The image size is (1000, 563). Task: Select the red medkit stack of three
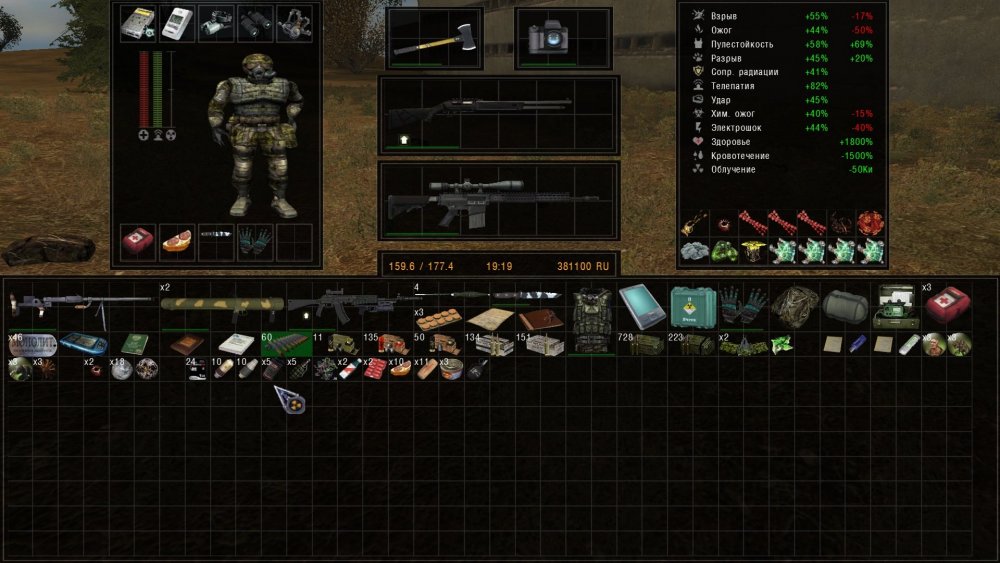click(946, 304)
